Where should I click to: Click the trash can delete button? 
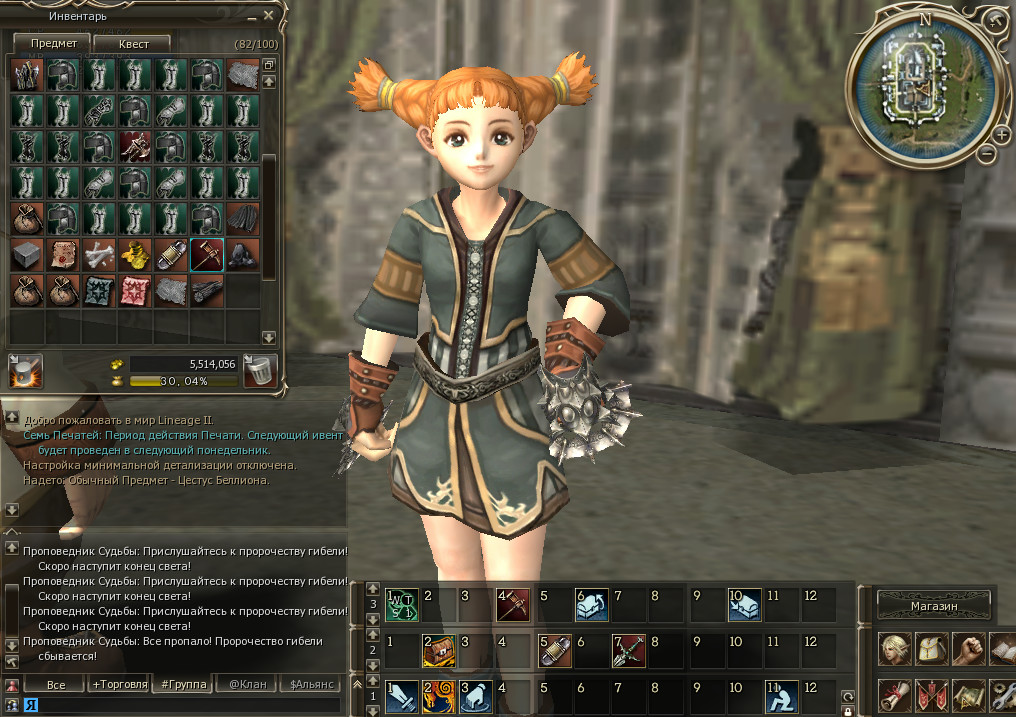click(x=260, y=370)
